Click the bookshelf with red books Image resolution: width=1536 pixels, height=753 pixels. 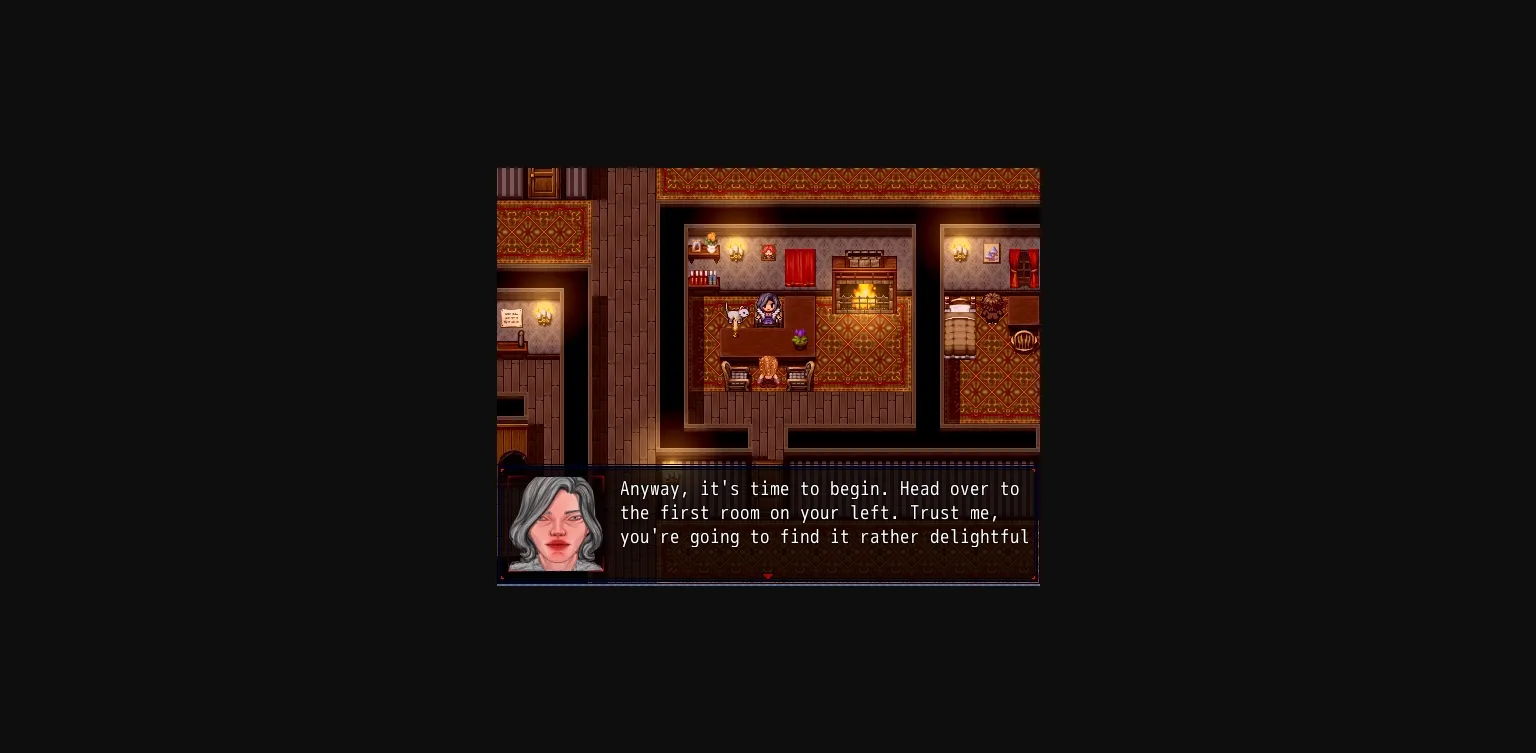tap(700, 276)
